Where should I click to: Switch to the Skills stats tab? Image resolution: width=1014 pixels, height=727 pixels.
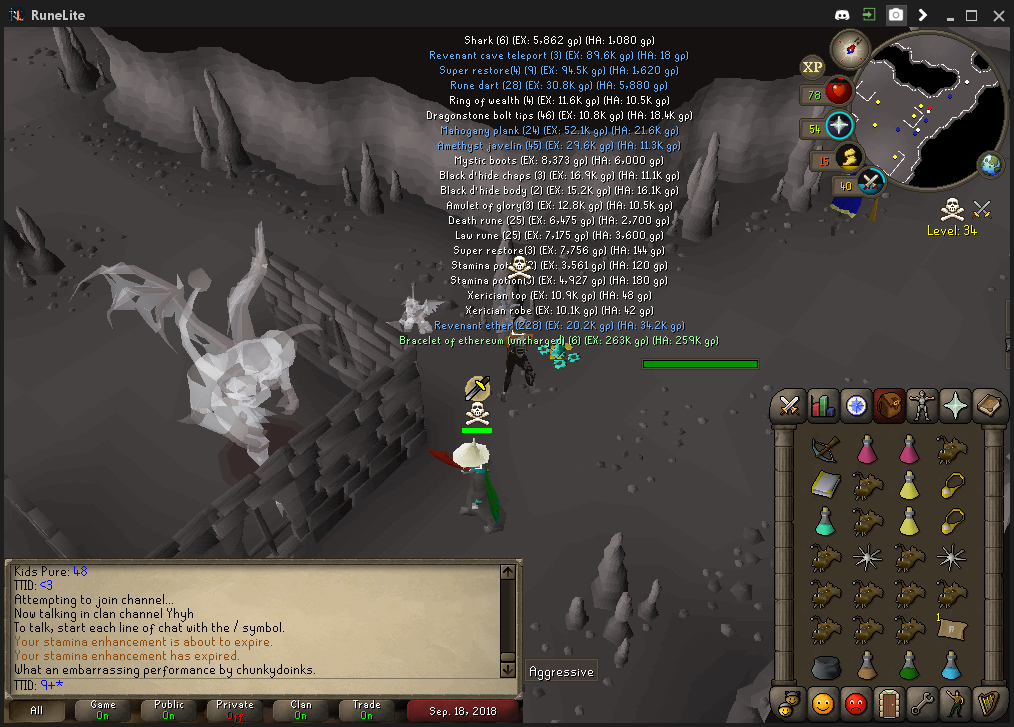pyautogui.click(x=823, y=405)
